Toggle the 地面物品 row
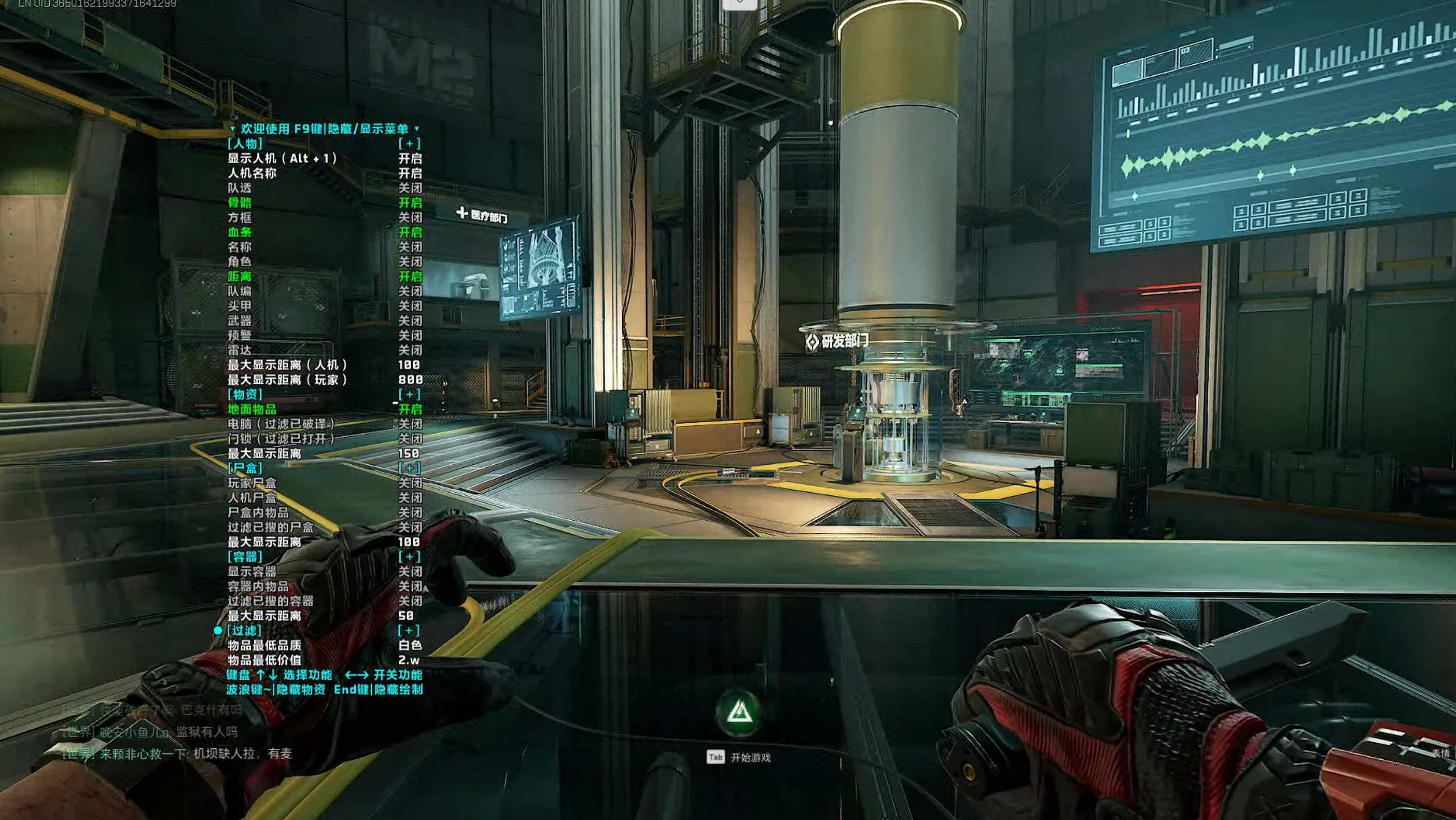 pos(252,409)
